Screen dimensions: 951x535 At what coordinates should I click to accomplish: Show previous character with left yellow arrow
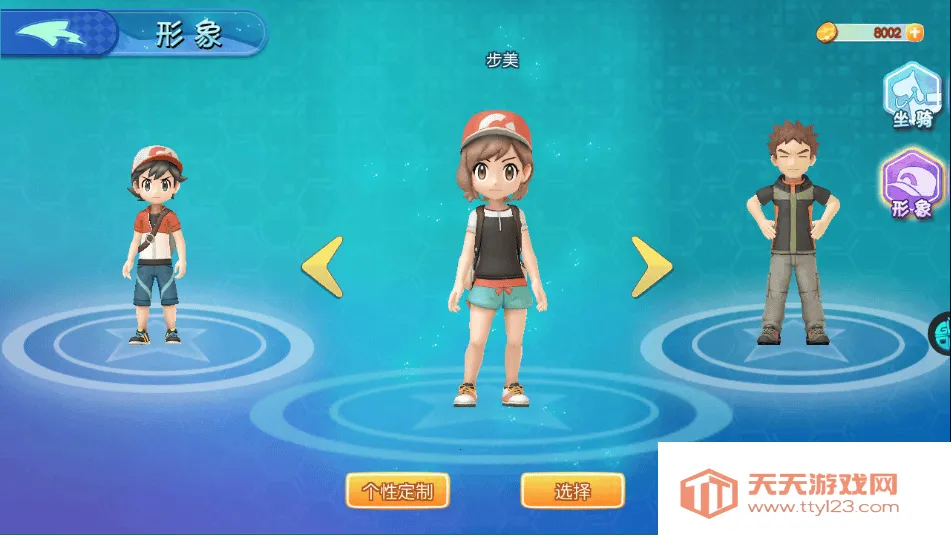323,266
